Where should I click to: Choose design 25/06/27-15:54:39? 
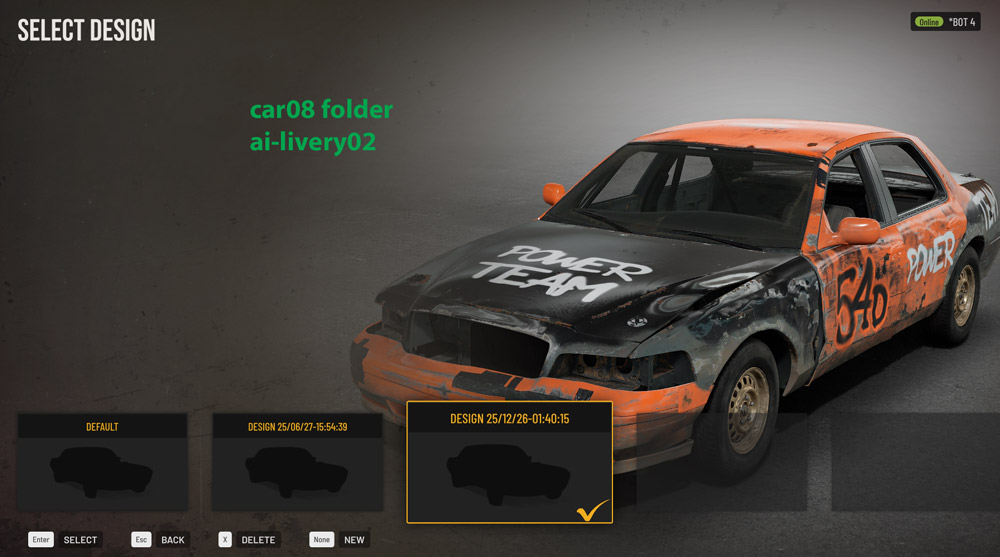297,463
